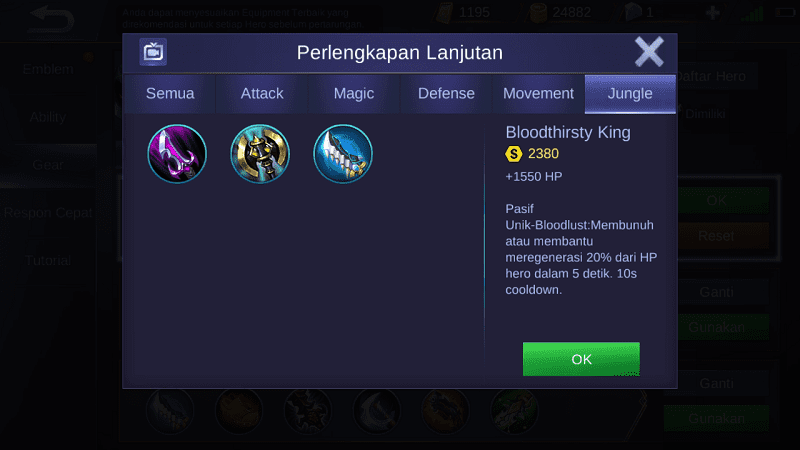Screen dimensions: 800x450
Task: Select the purple claw jungle item
Action: 177,154
